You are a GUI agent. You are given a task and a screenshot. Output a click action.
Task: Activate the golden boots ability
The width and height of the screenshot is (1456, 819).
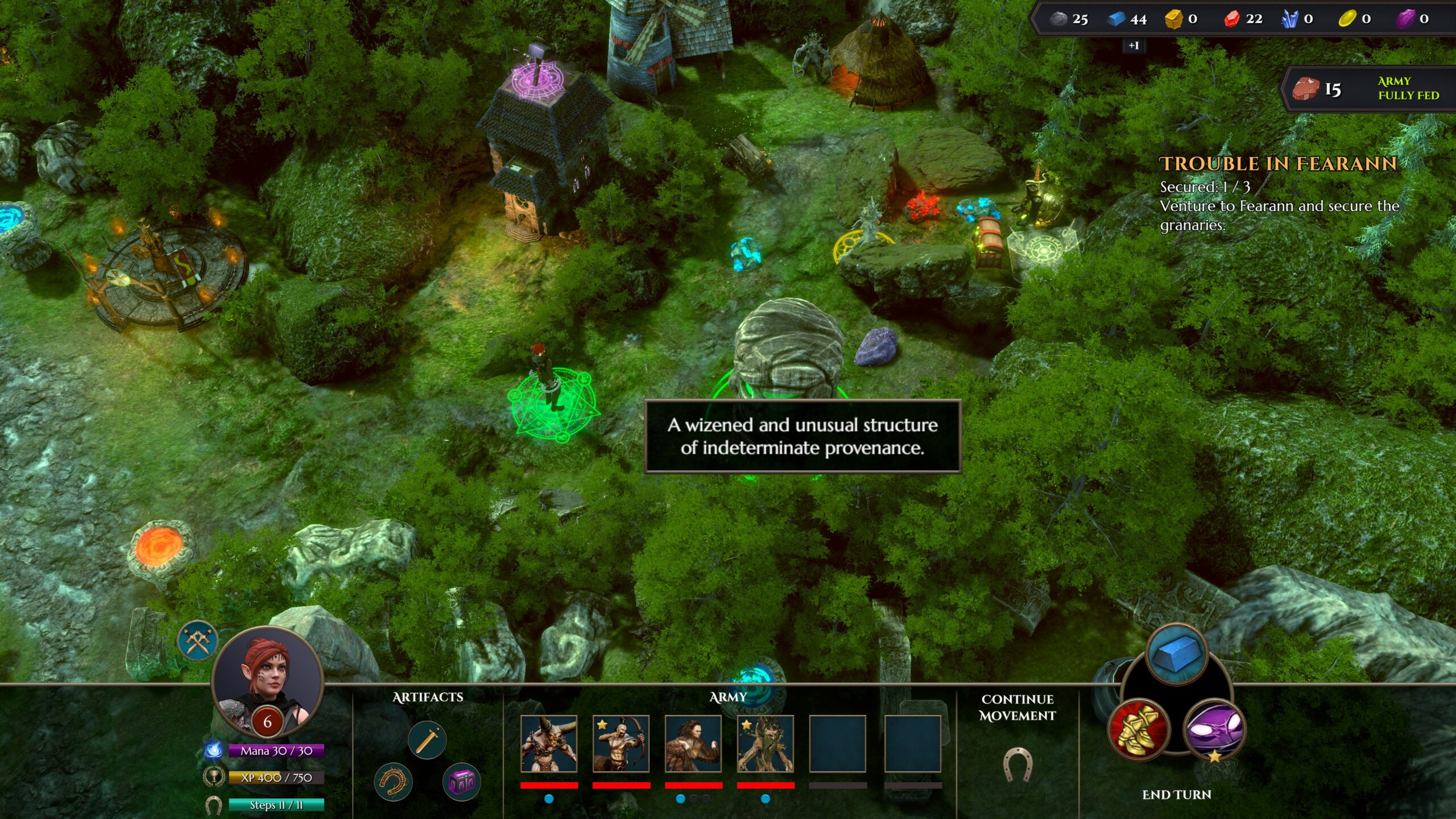pyautogui.click(x=1139, y=729)
